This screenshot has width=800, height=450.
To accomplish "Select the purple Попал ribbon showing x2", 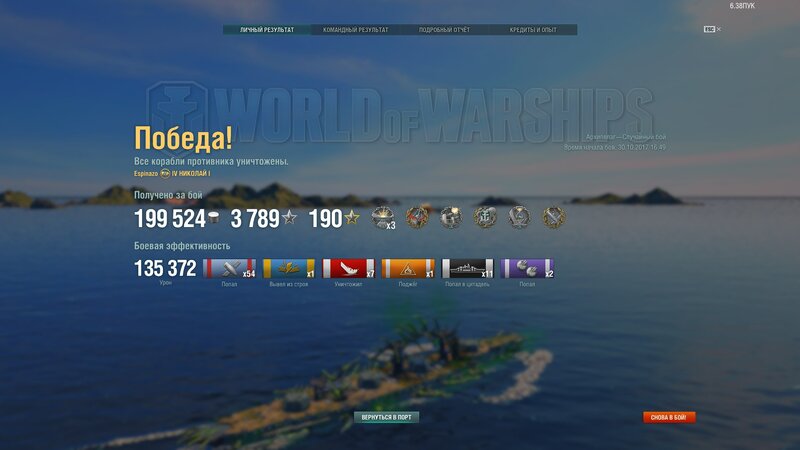I will coord(527,268).
